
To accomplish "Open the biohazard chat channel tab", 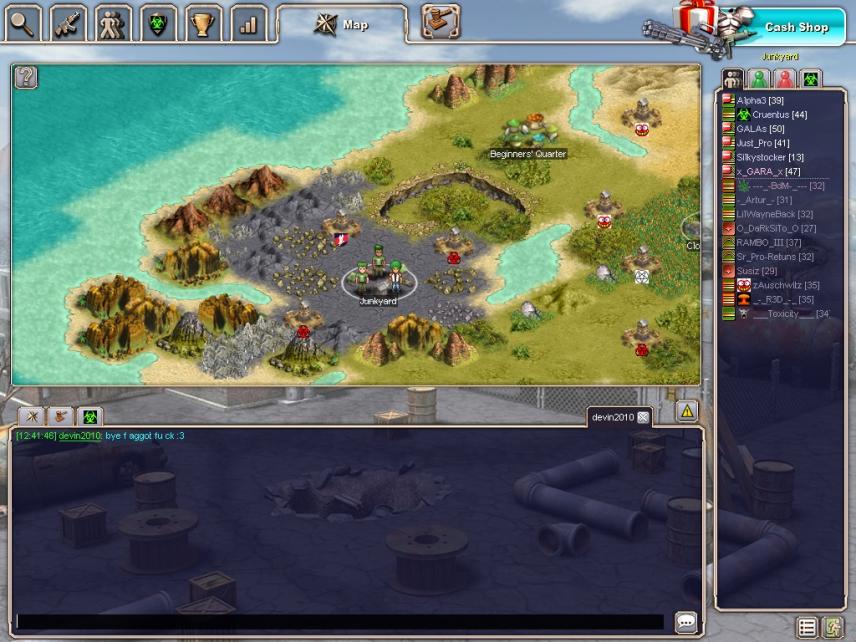I will pyautogui.click(x=89, y=415).
